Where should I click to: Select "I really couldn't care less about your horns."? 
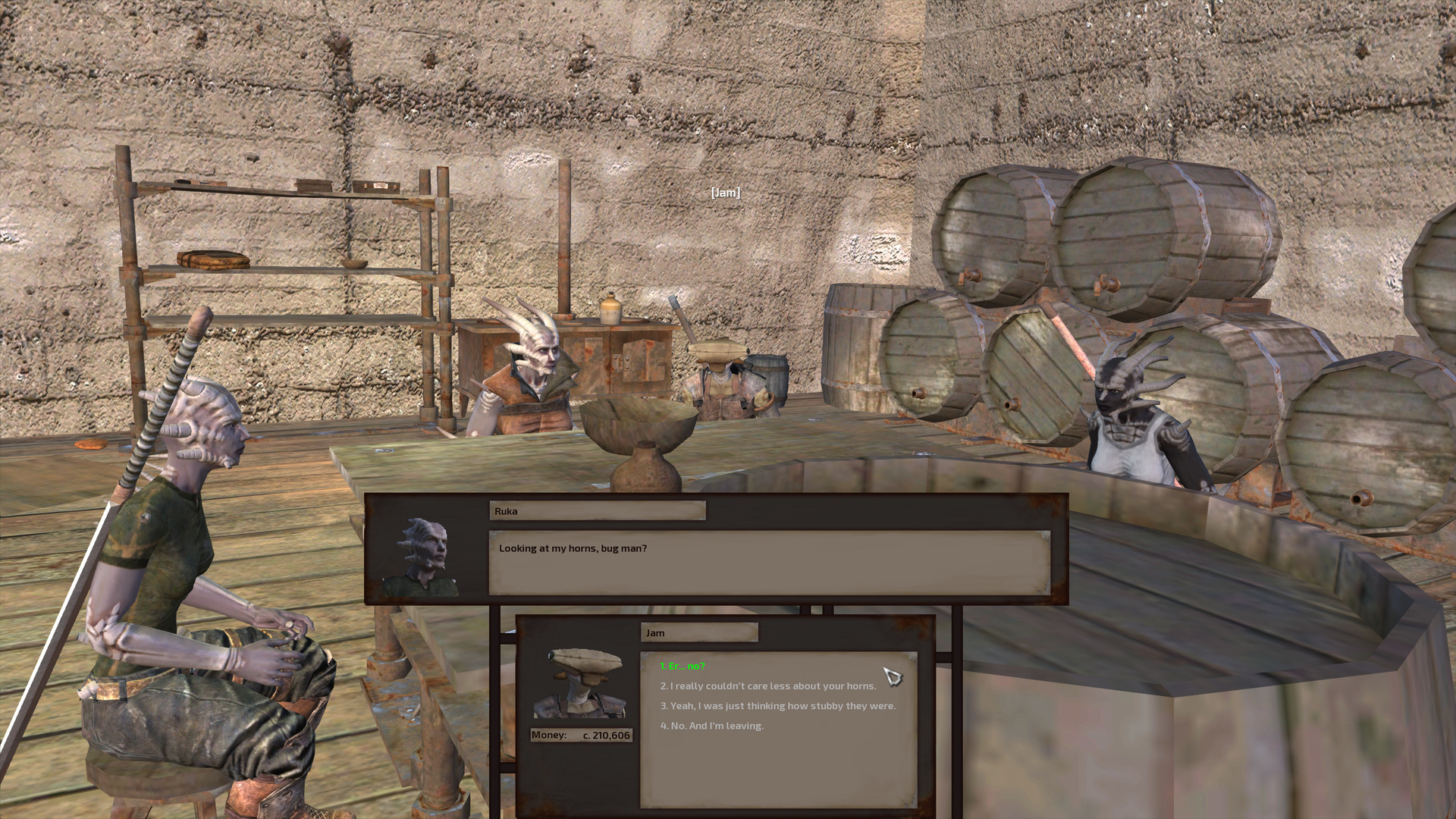coord(768,686)
